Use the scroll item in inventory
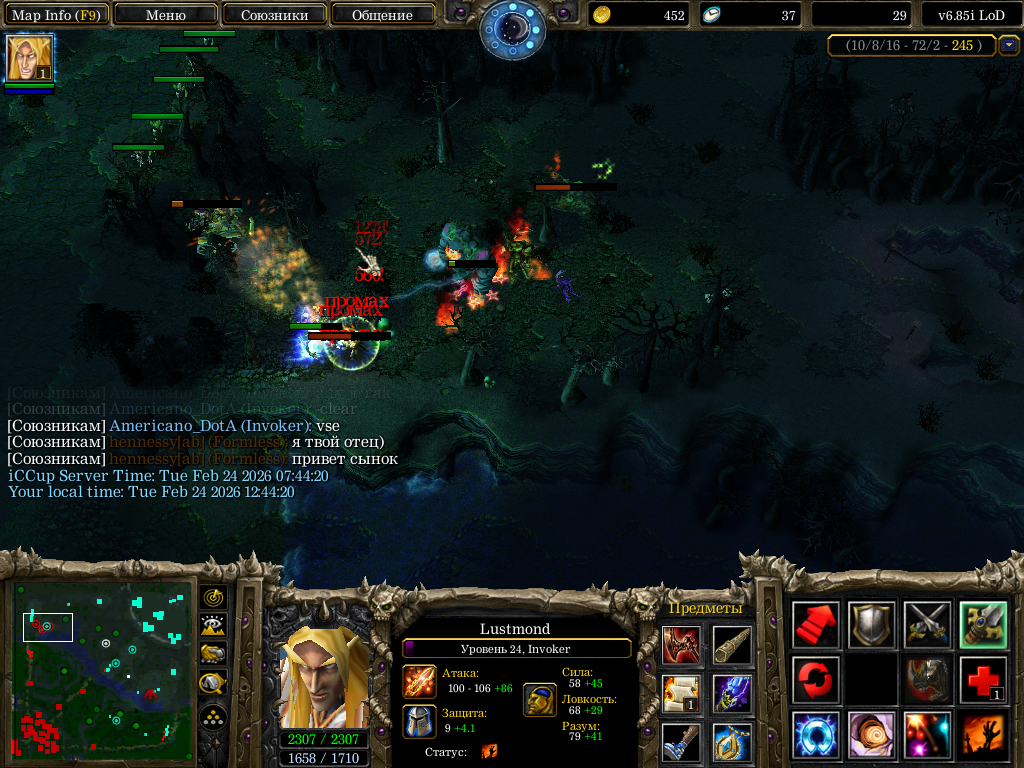The image size is (1024, 768). click(x=681, y=692)
